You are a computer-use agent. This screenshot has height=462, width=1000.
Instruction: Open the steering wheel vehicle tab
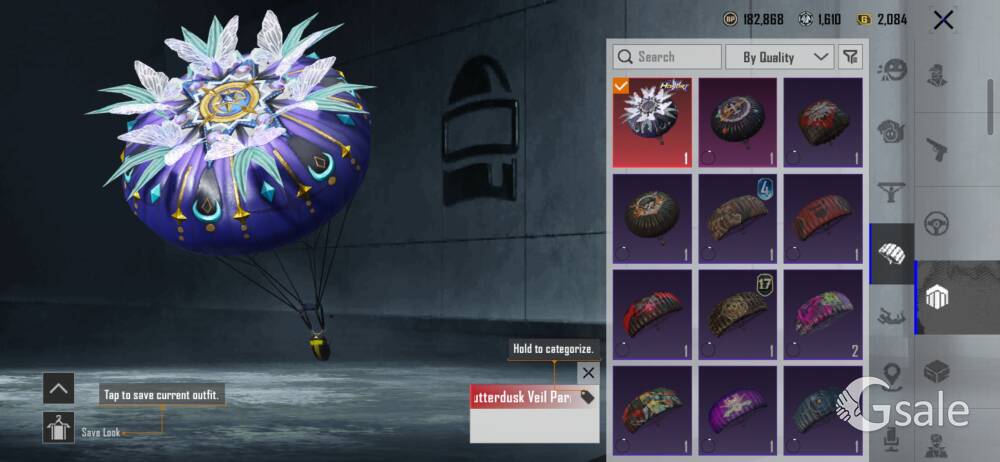(938, 222)
